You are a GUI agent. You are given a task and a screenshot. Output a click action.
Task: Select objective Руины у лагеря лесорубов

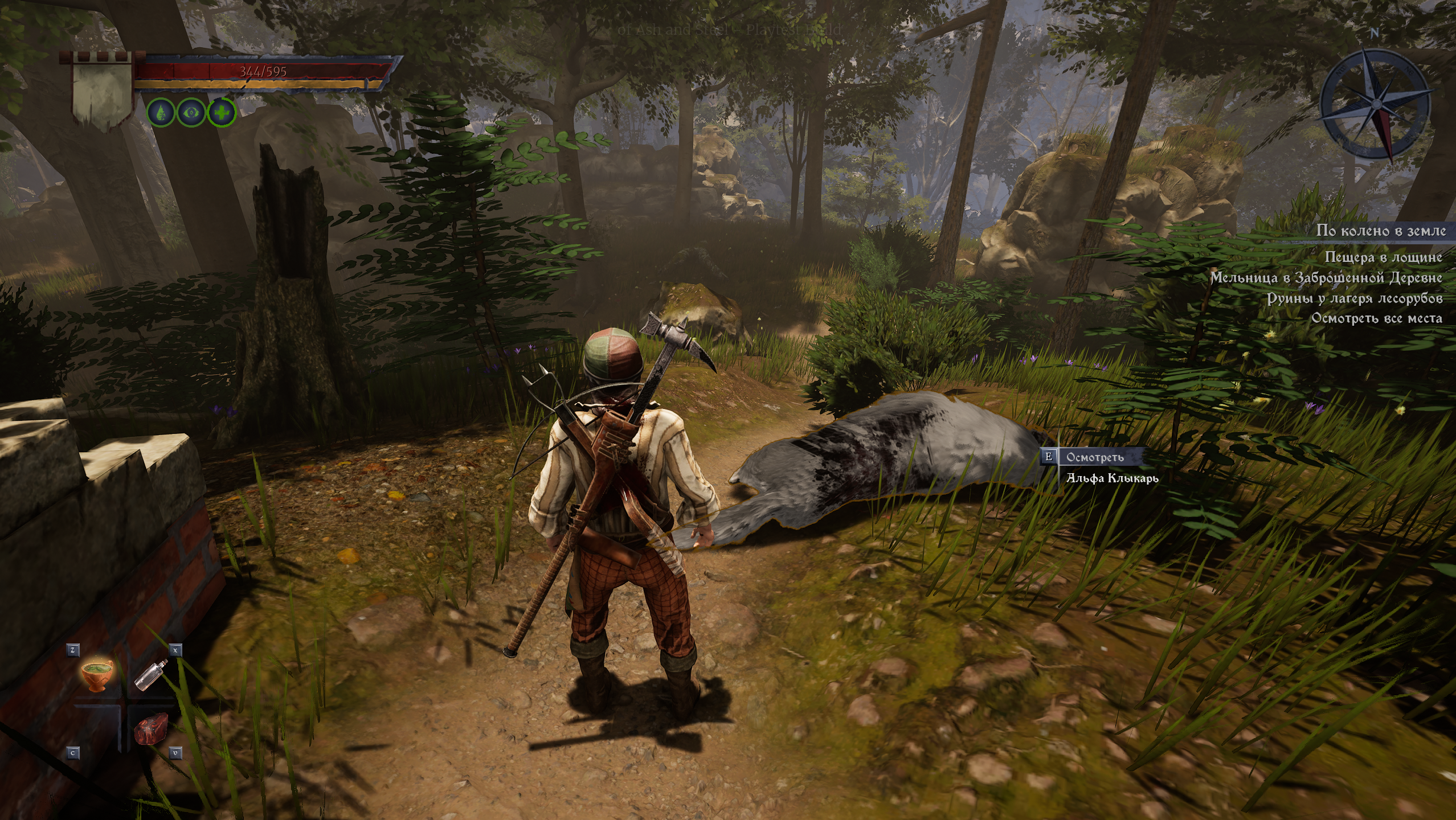coord(1355,298)
